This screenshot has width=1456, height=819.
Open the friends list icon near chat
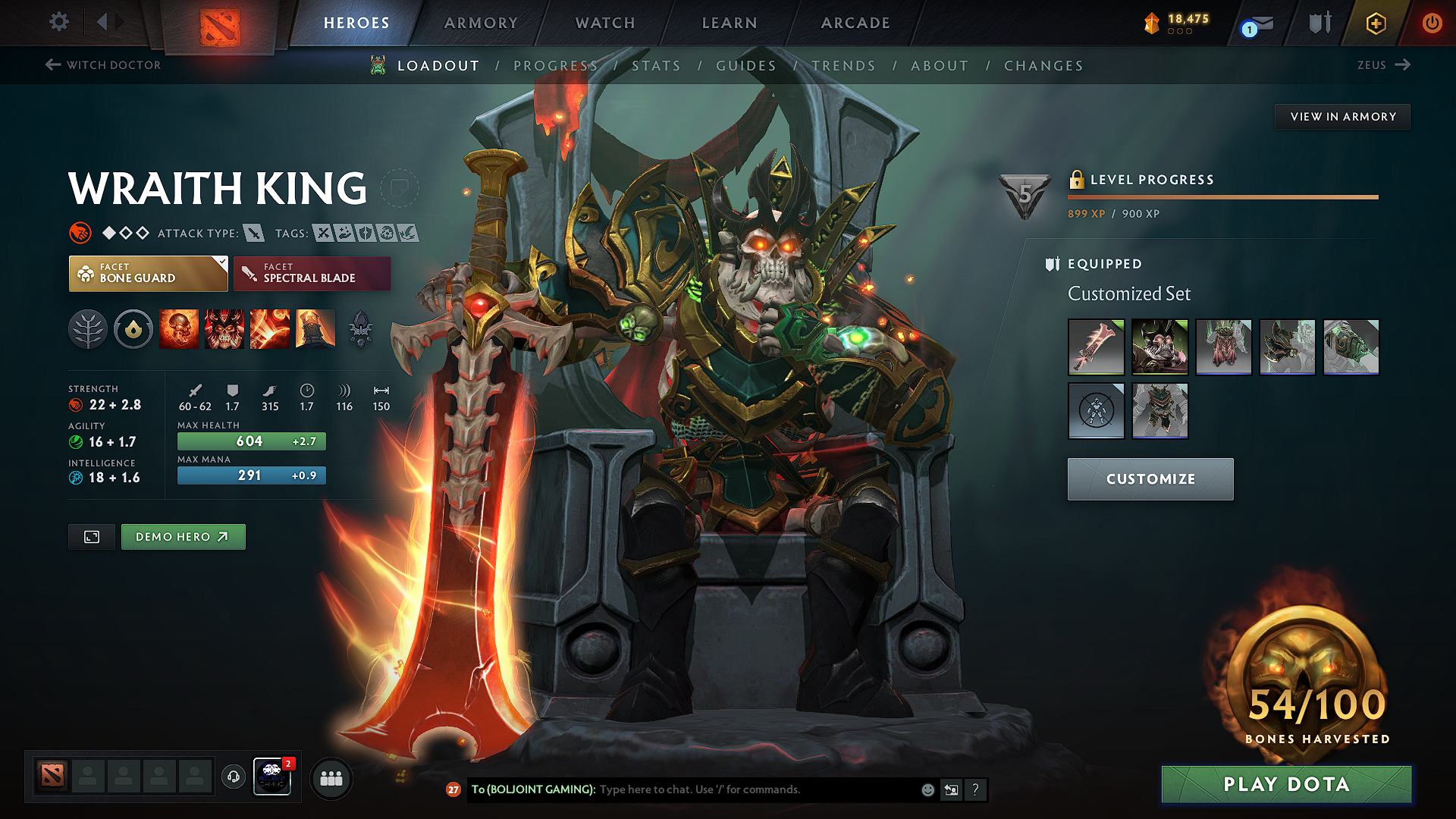pos(331,778)
